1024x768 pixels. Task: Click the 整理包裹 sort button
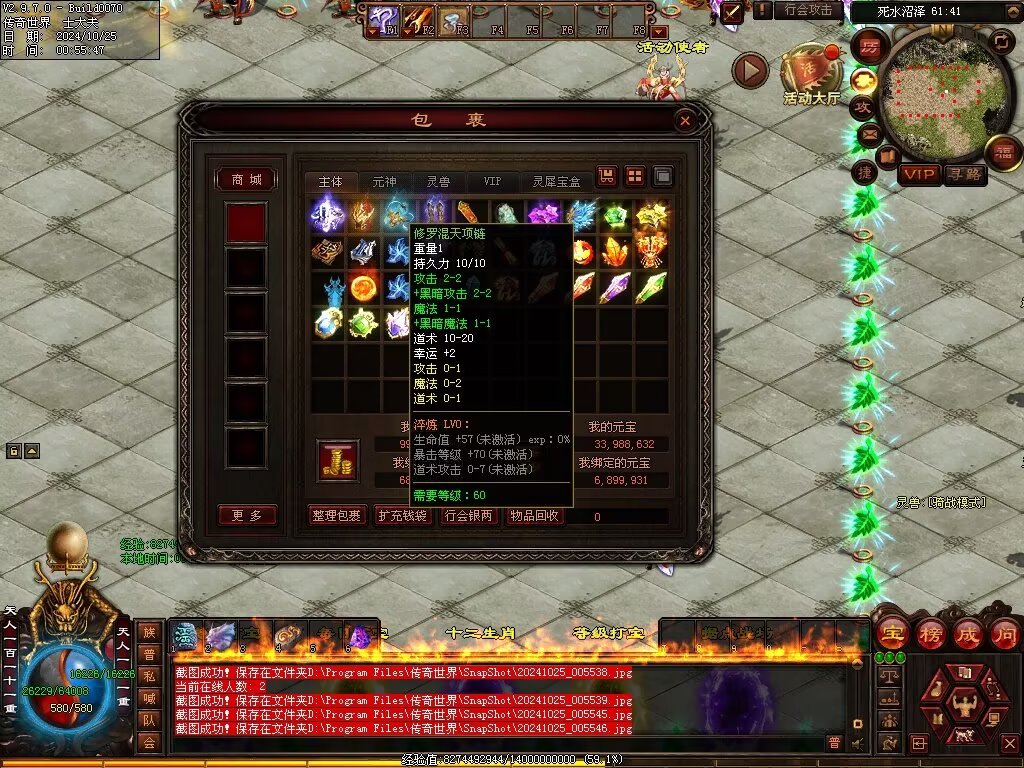(x=336, y=516)
